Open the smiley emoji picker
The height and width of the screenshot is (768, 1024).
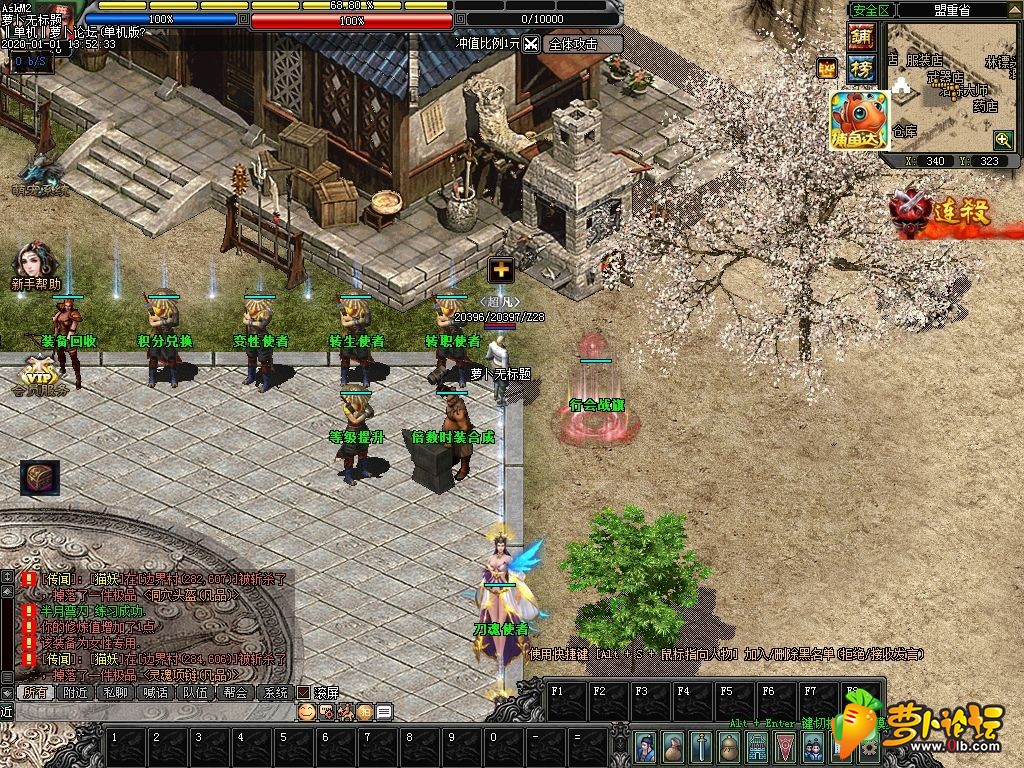pyautogui.click(x=307, y=712)
